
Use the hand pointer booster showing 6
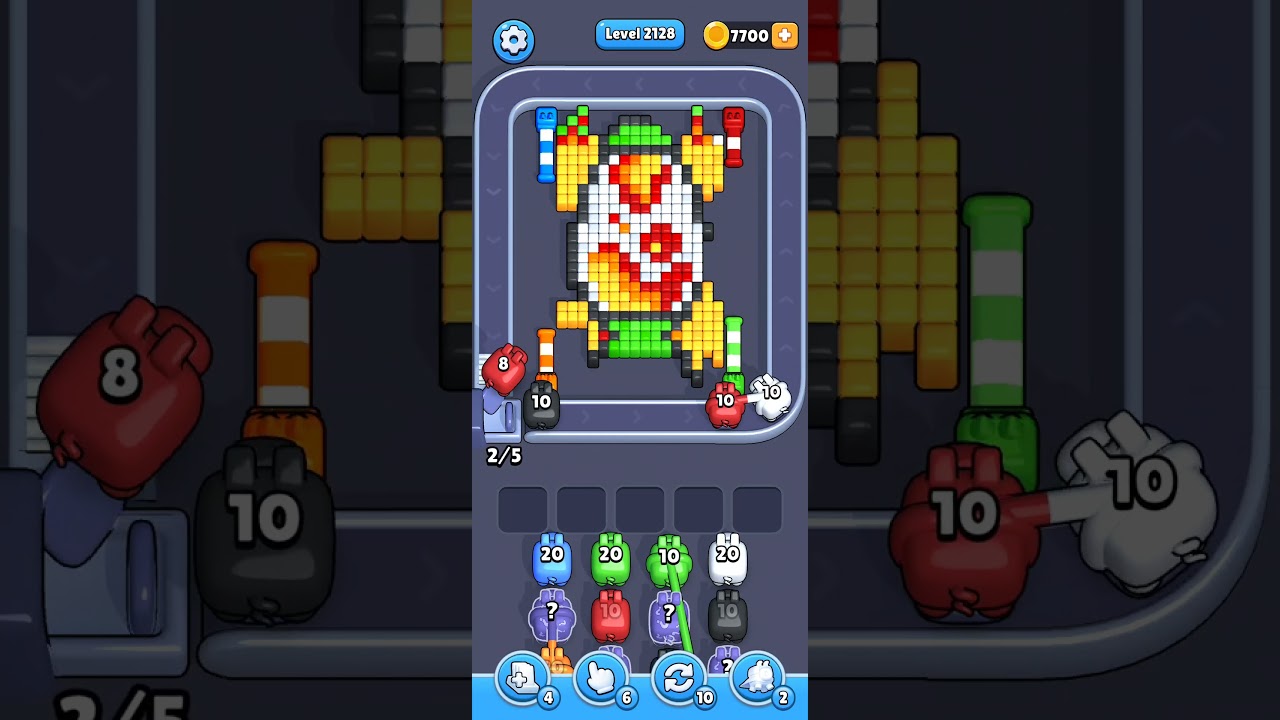600,678
